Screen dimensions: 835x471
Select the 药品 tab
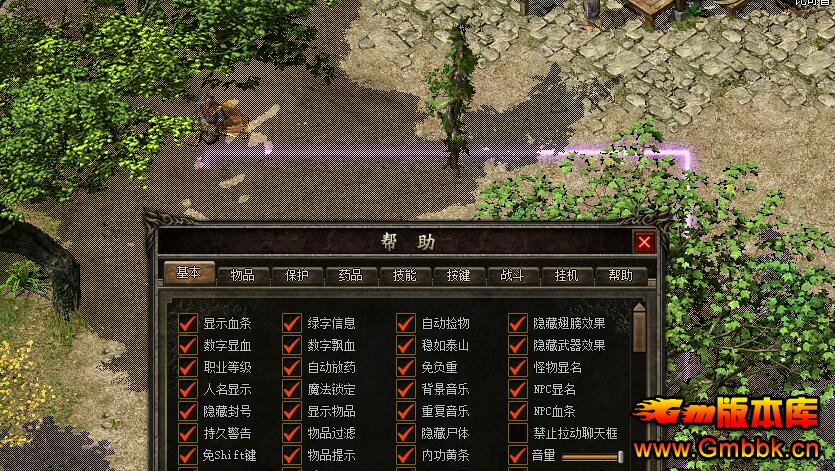(351, 275)
